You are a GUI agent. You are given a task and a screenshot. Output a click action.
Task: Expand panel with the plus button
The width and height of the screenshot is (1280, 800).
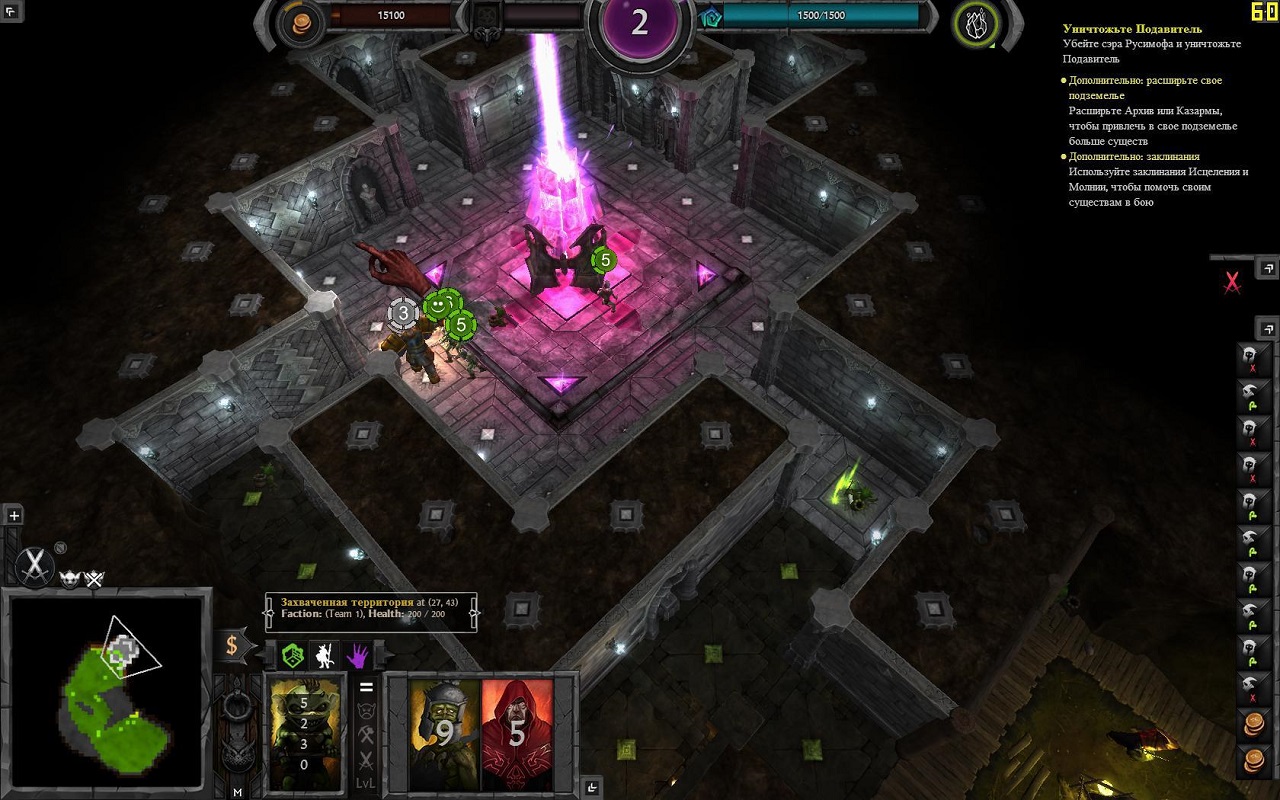(14, 516)
